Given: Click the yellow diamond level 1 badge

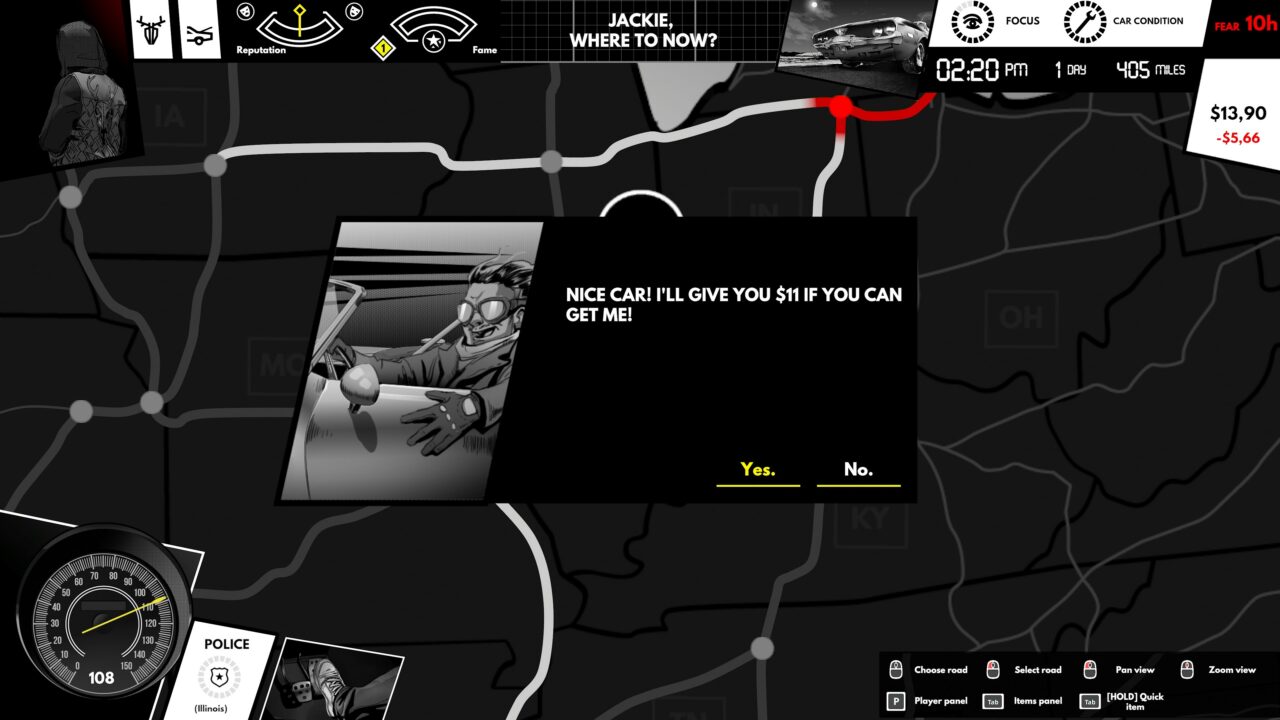Looking at the screenshot, I should coord(380,46).
